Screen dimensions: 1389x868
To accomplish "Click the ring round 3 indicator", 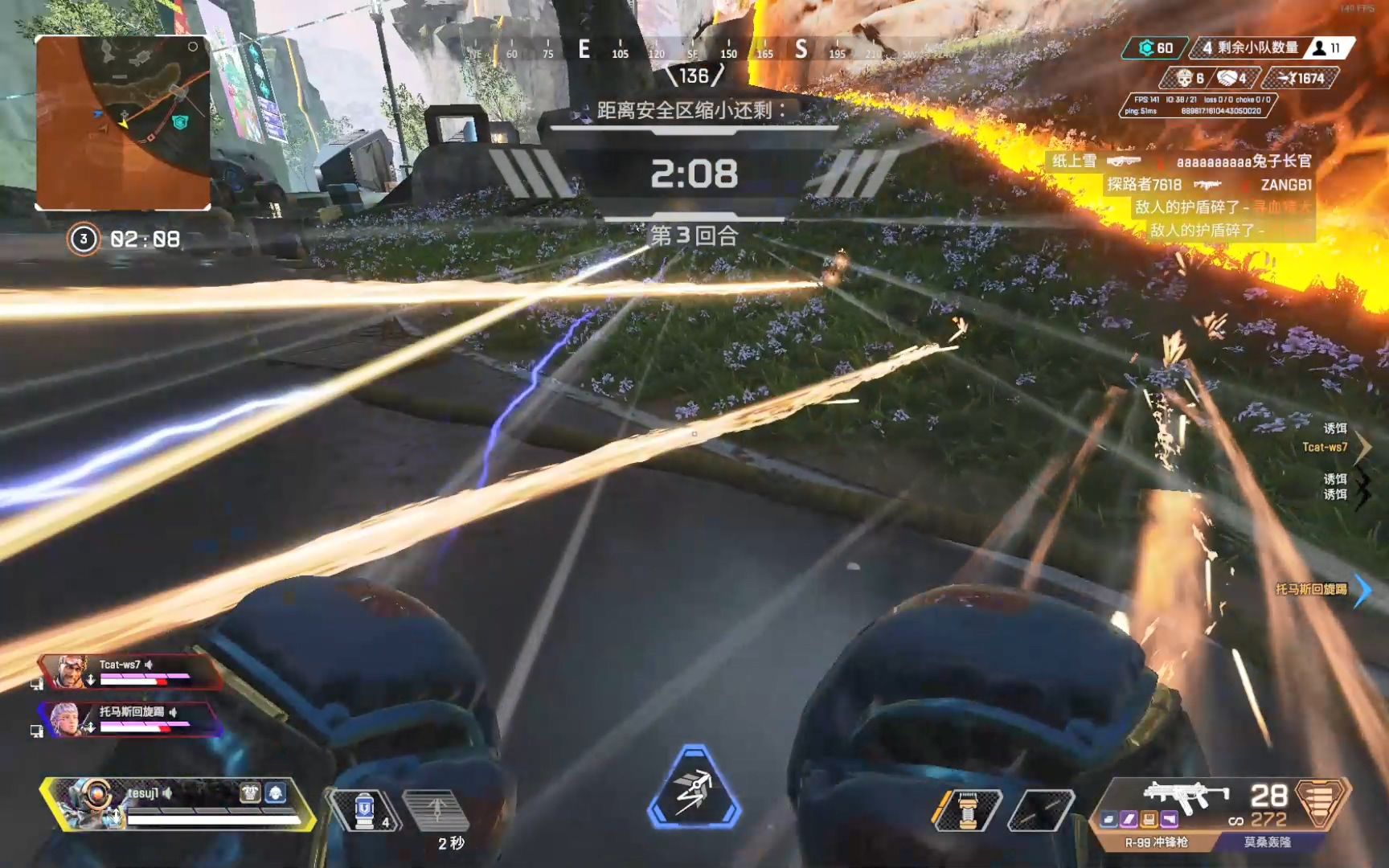I will (84, 239).
